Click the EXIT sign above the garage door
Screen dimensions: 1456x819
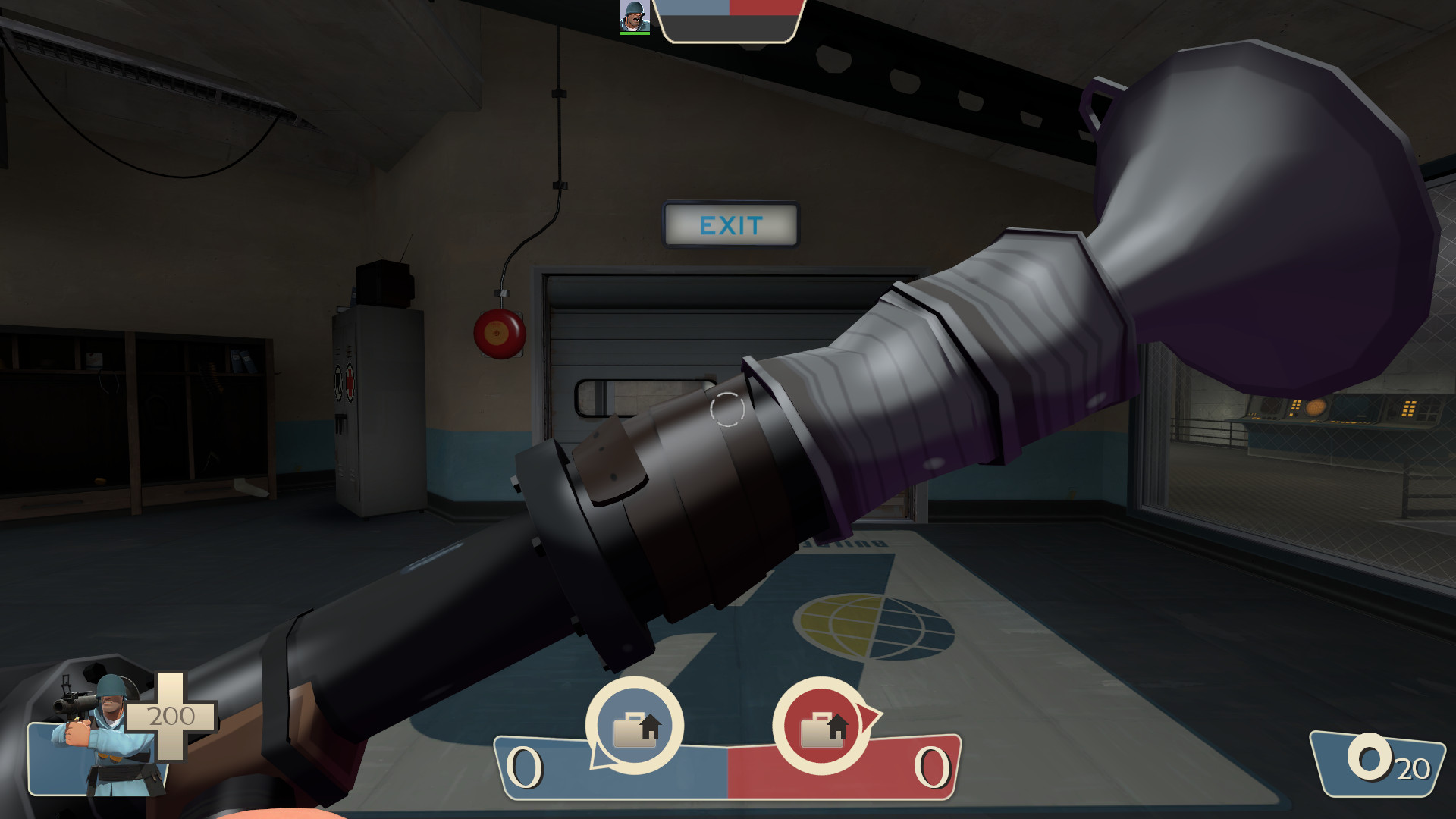coord(730,224)
